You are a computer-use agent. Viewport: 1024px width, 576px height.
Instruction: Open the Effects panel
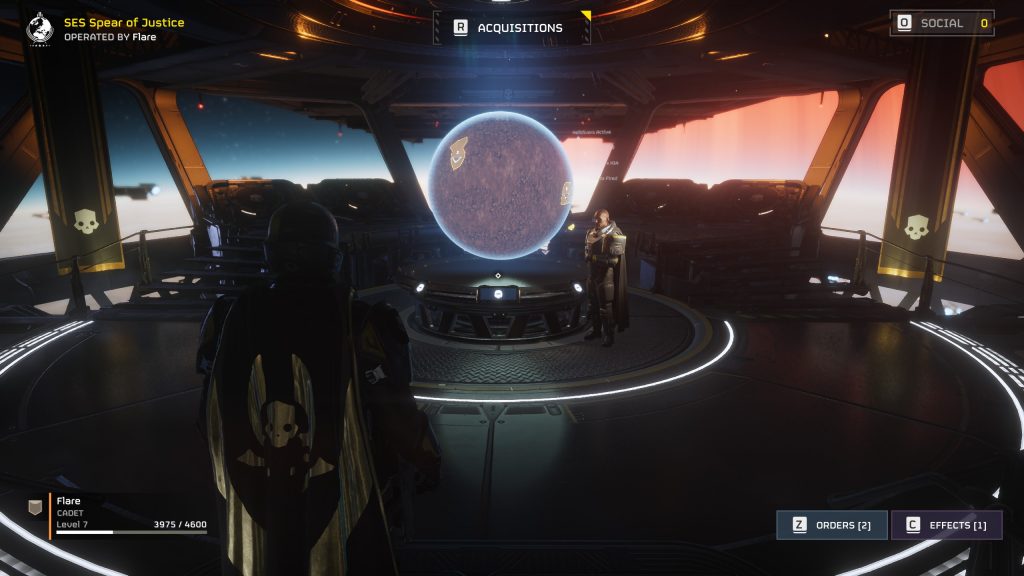coord(945,525)
